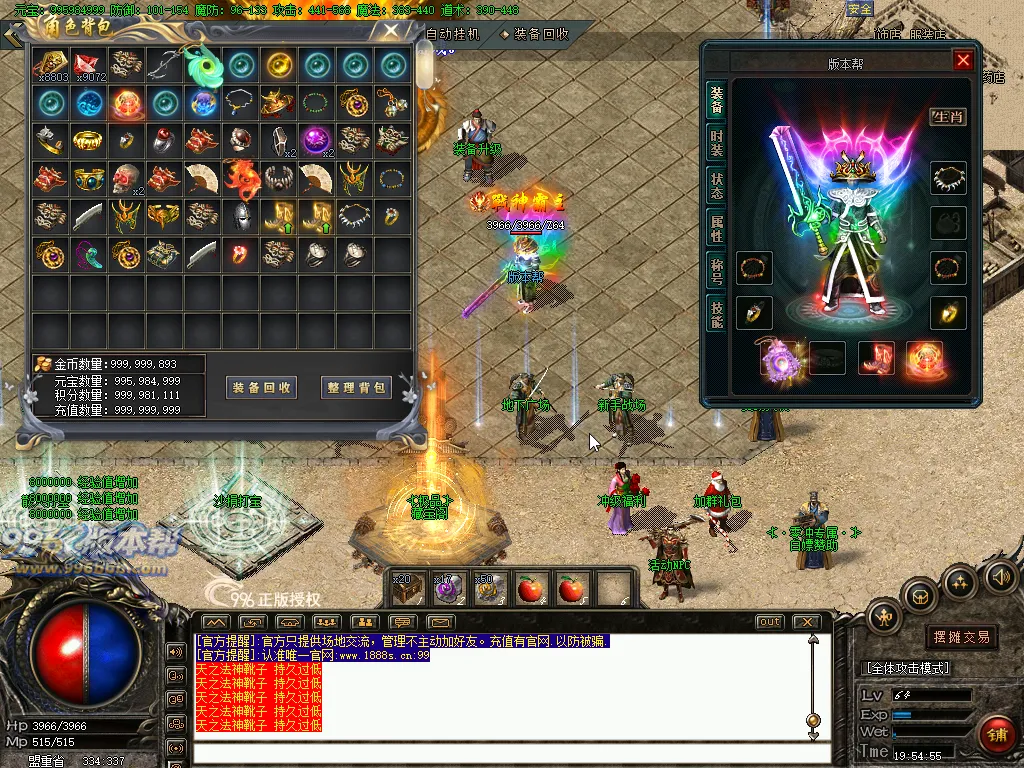Sort the bag with 整理背包

point(356,387)
